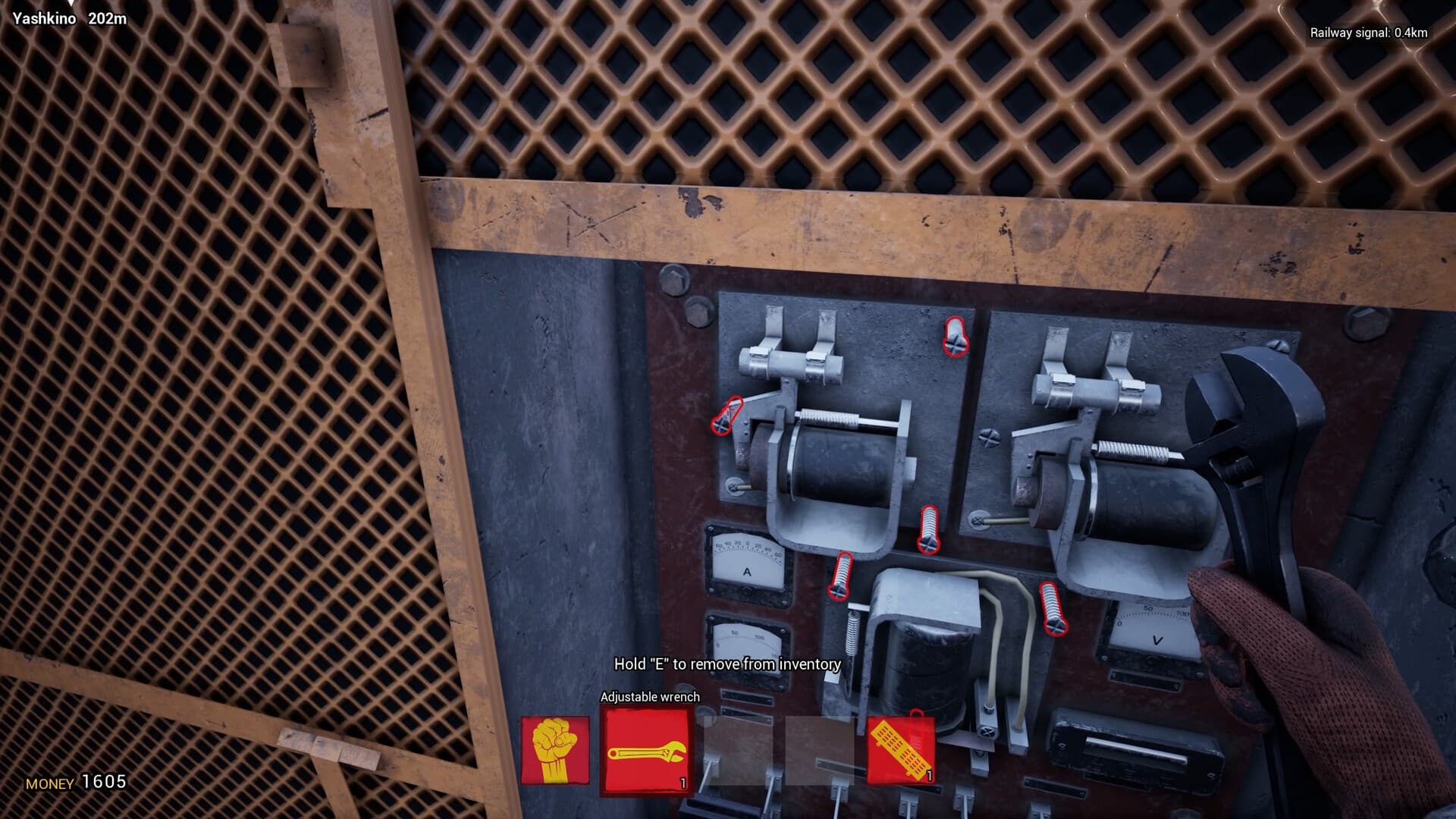Click the highlighted screw near the left relay bracket

coord(723,422)
